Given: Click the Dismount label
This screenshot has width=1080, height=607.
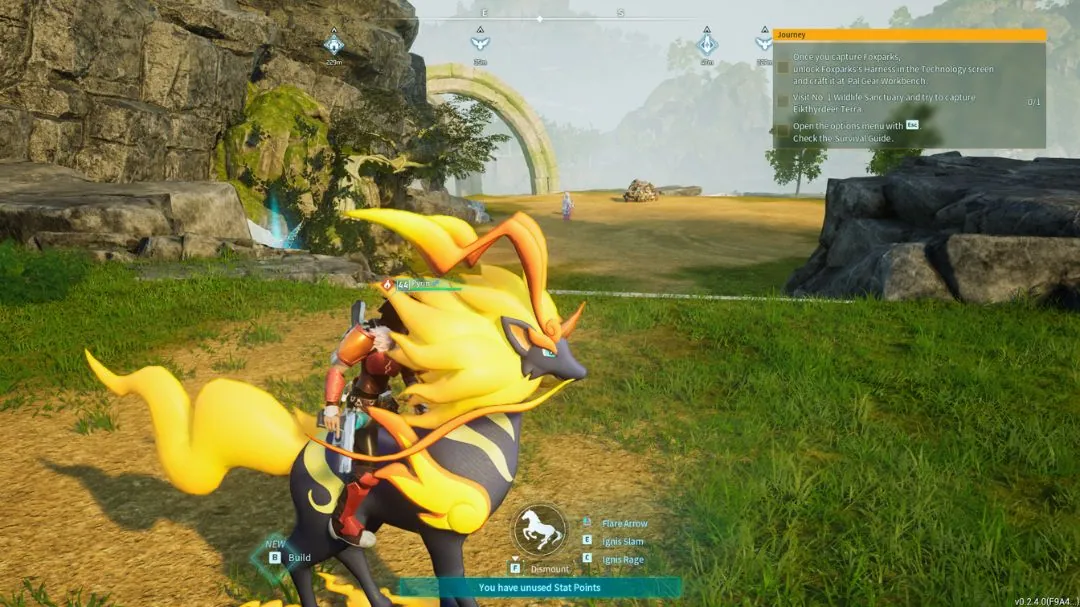Looking at the screenshot, I should coord(549,569).
